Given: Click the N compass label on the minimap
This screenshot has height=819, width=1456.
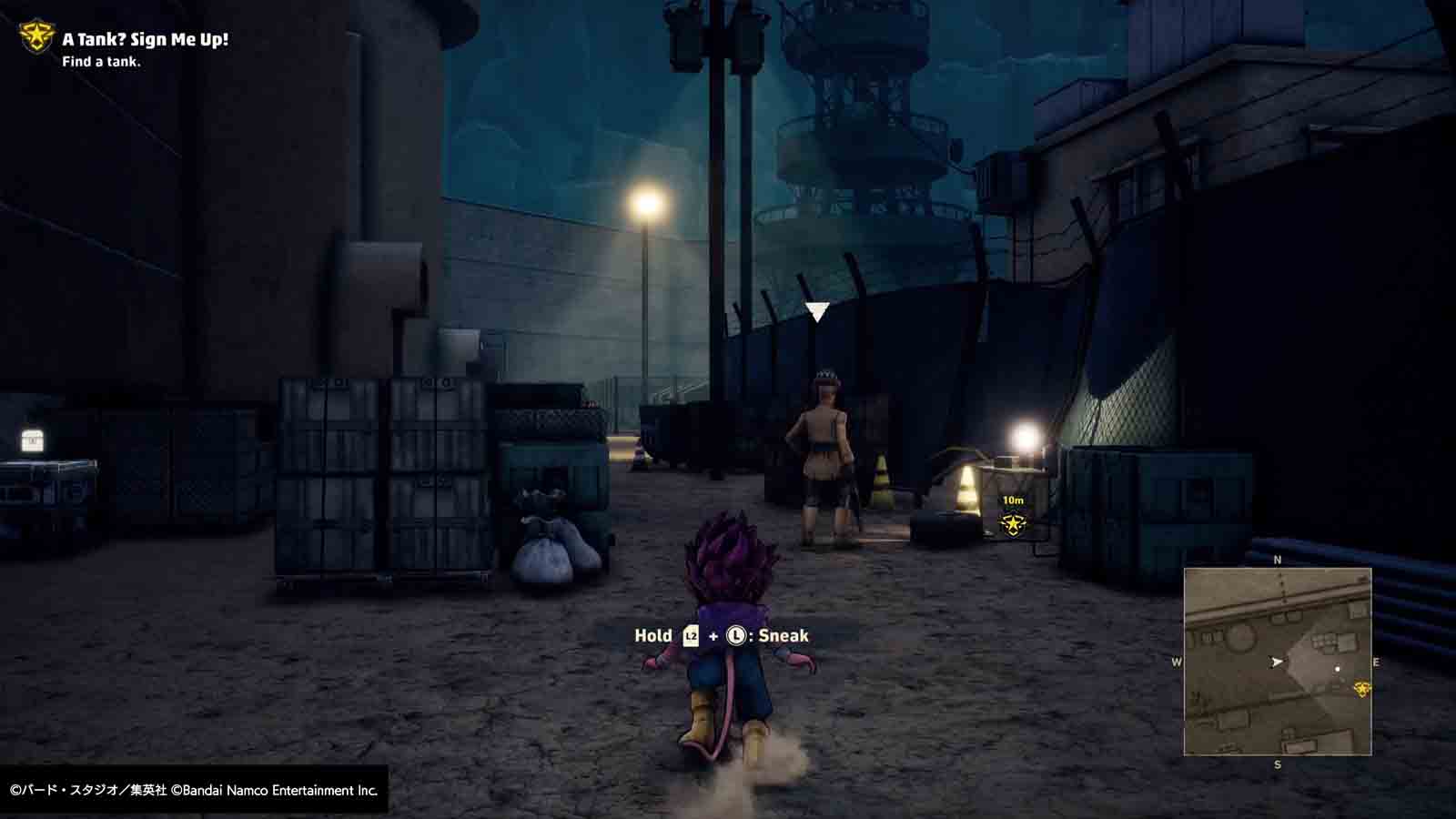Looking at the screenshot, I should coord(1277,559).
